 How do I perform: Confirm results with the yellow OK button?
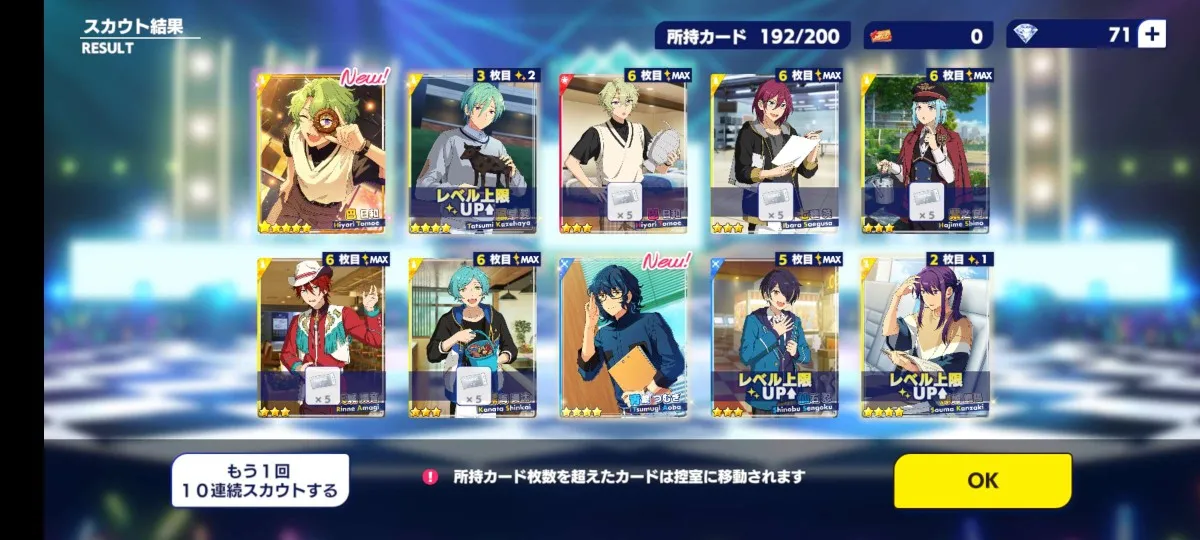point(982,481)
